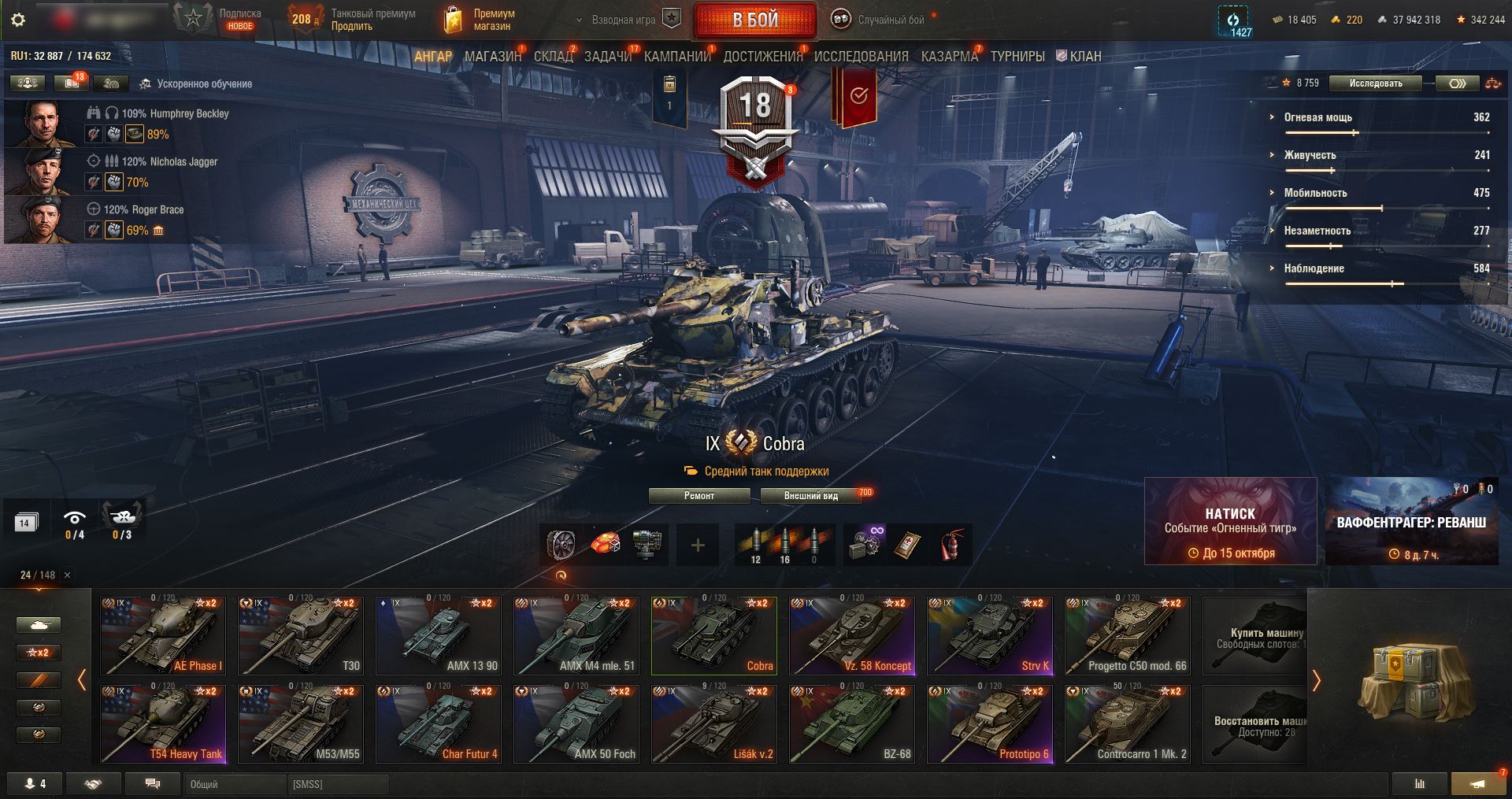Start battle with the В БОЙ button
1512x799 pixels.
(x=754, y=20)
